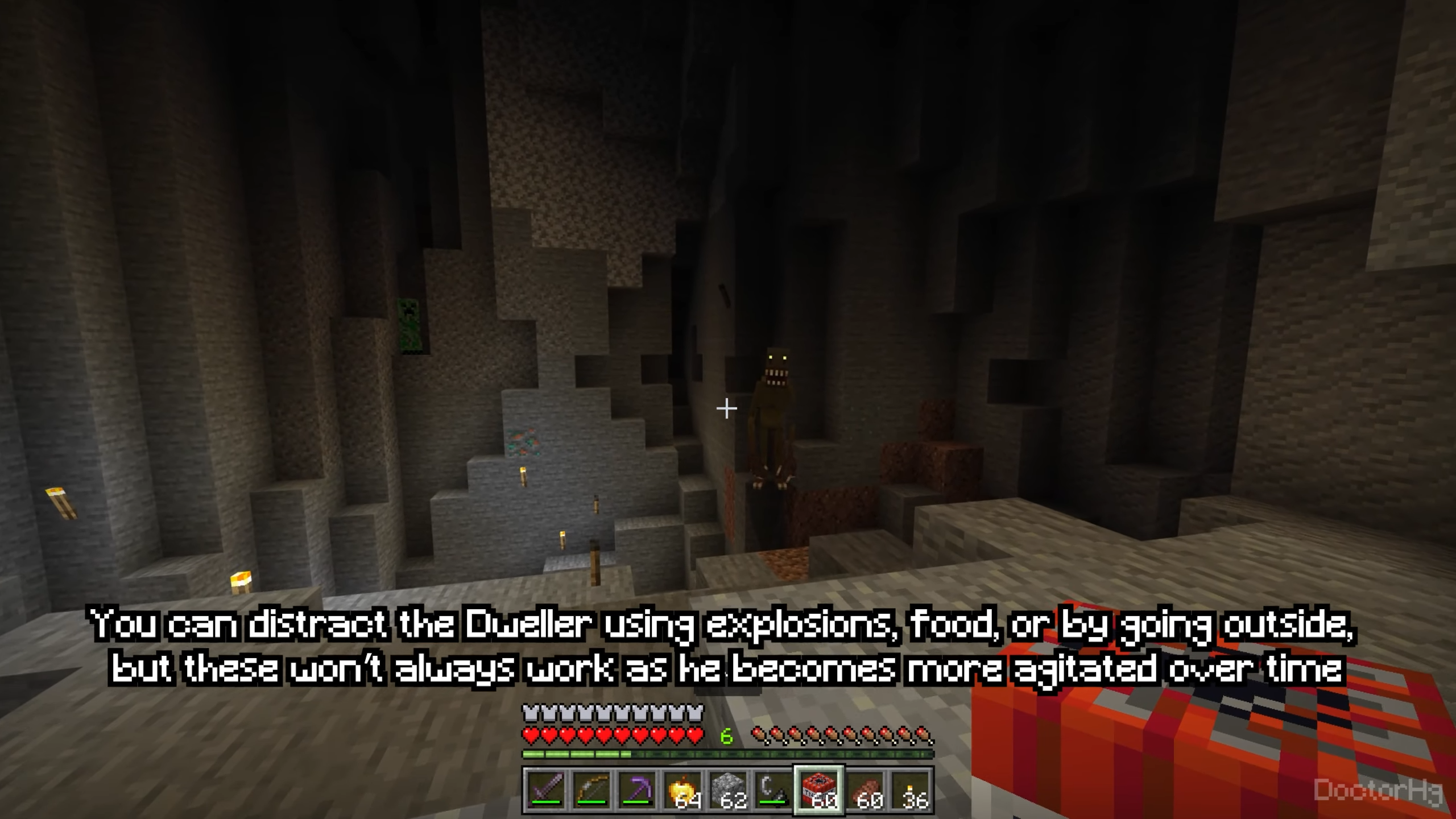Select the cobblestone block stack
This screenshot has height=819, width=1456.
click(x=729, y=790)
